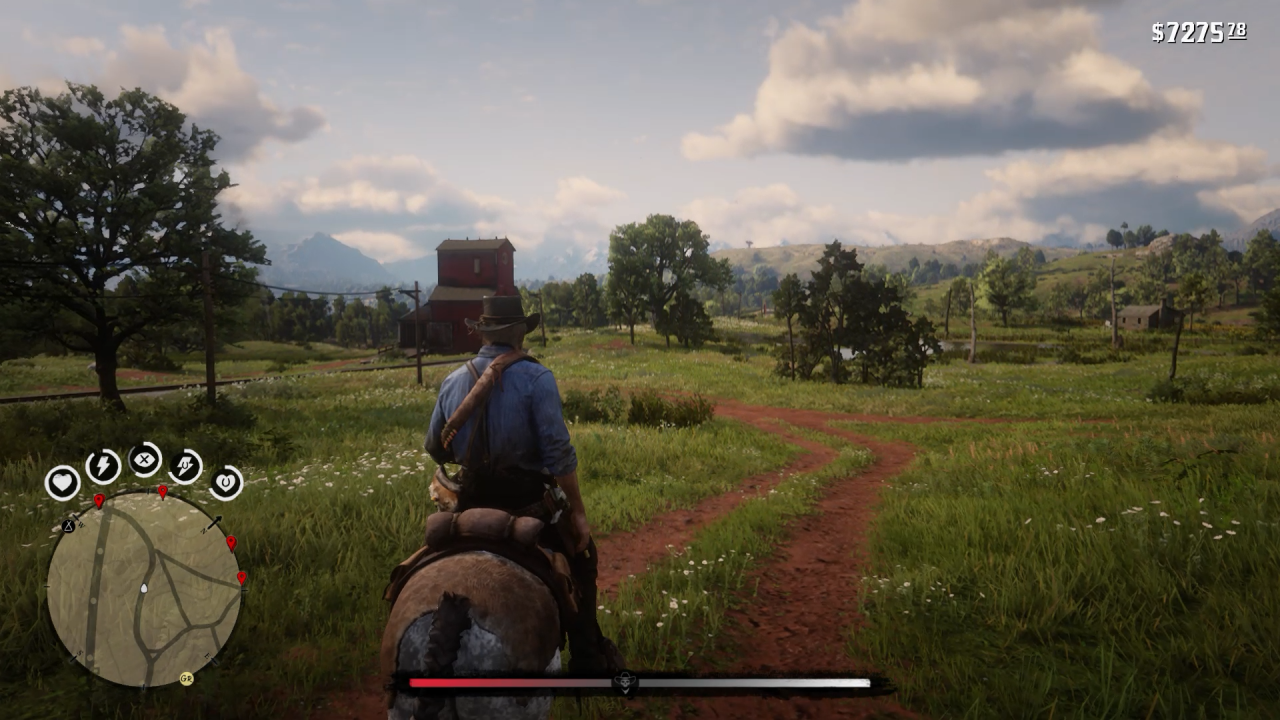Click the Dead Eye core icon
The image size is (1280, 720).
[145, 458]
